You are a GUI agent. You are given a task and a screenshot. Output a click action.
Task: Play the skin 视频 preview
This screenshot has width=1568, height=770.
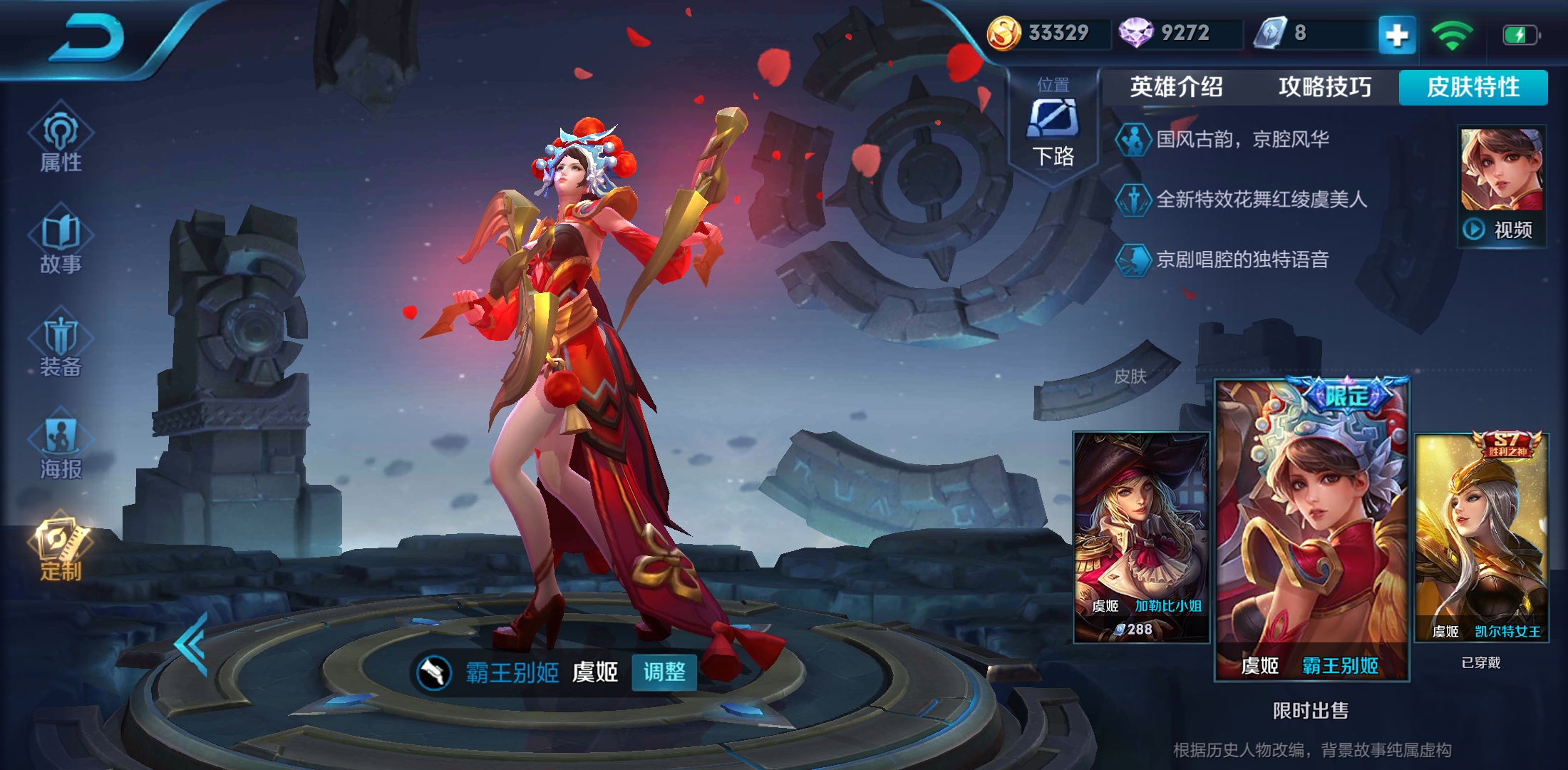tap(1501, 230)
